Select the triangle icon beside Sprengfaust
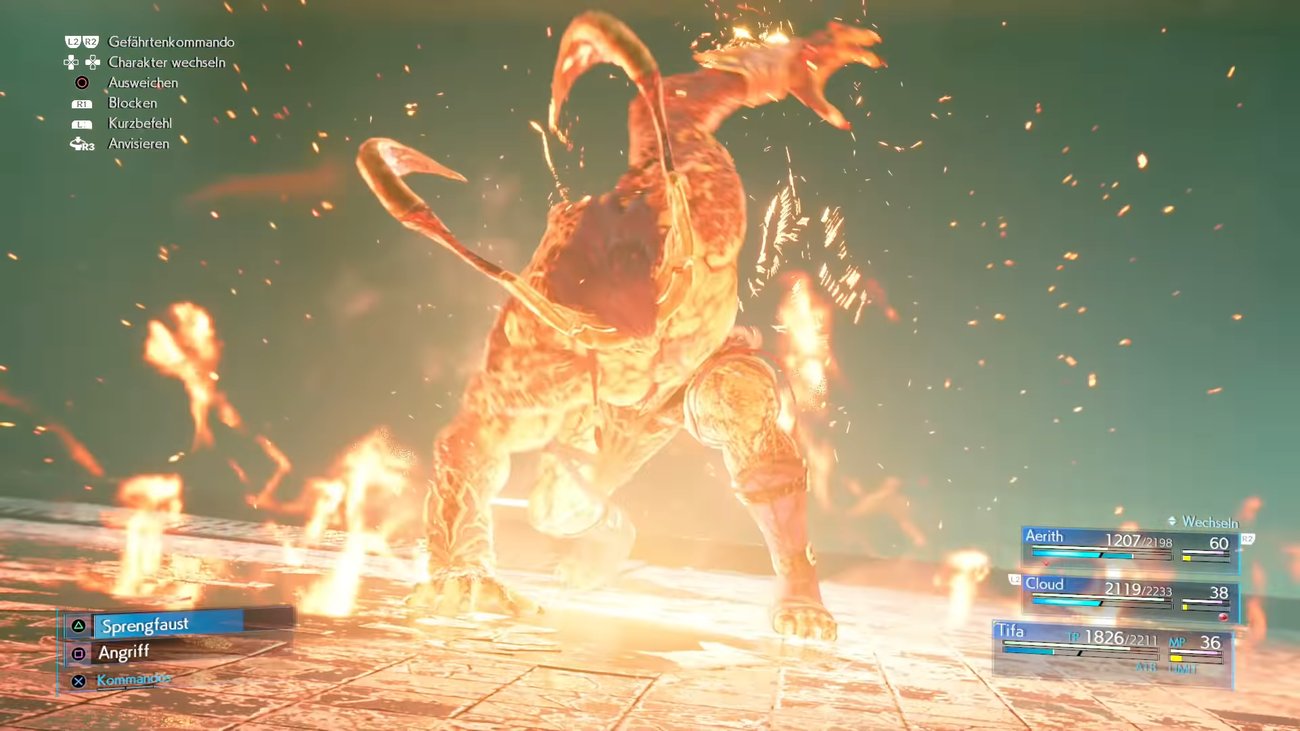1300x731 pixels. [x=78, y=625]
